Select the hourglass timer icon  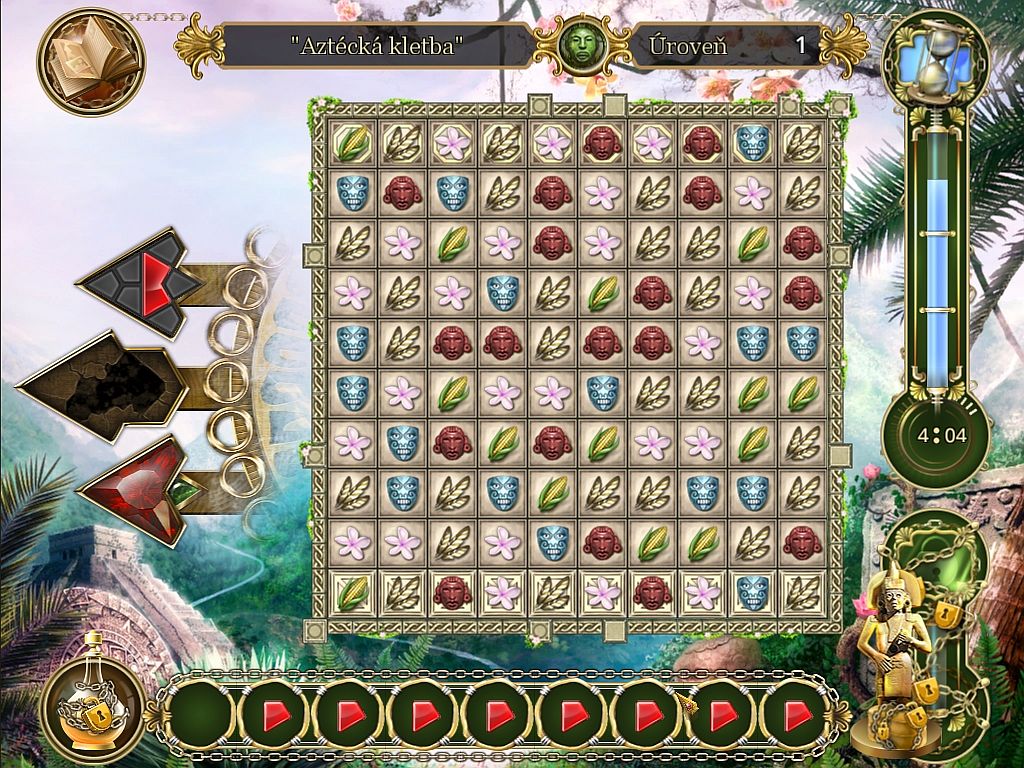936,62
